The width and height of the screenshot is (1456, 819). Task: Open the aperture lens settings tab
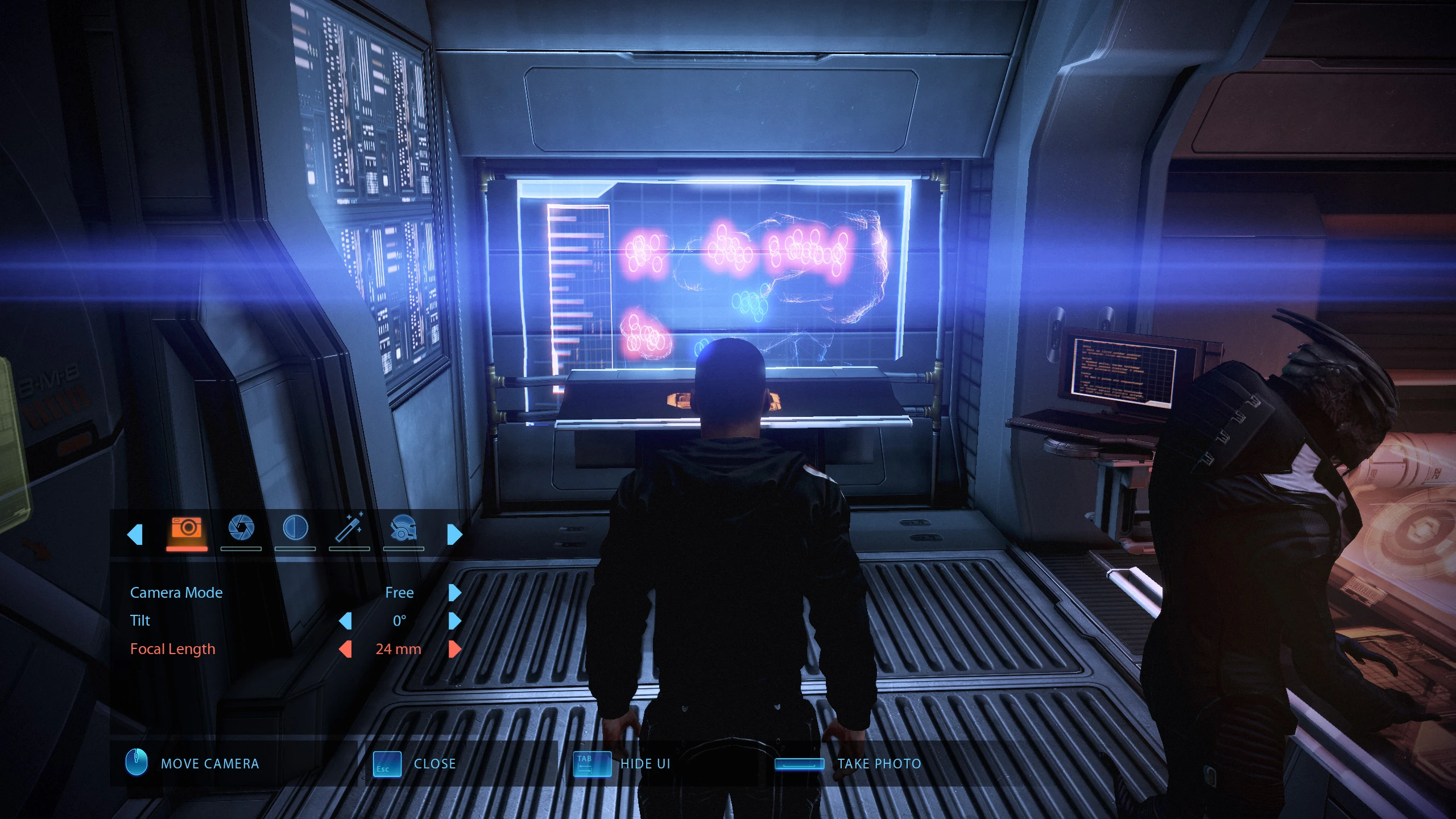coord(241,530)
